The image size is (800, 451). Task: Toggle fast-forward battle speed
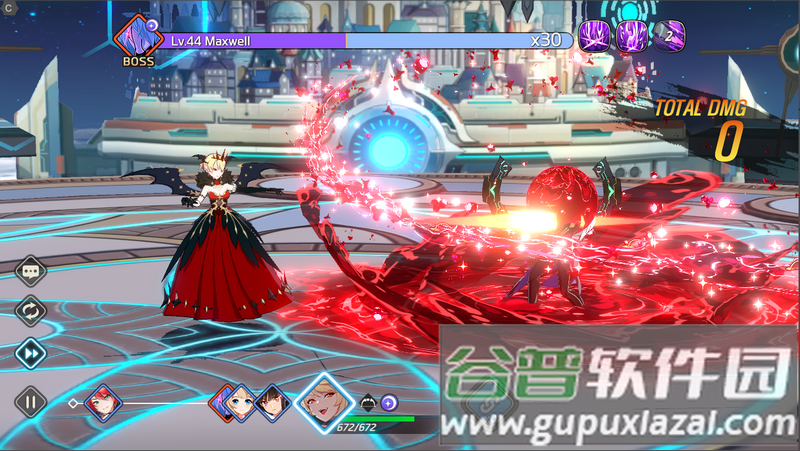point(31,352)
